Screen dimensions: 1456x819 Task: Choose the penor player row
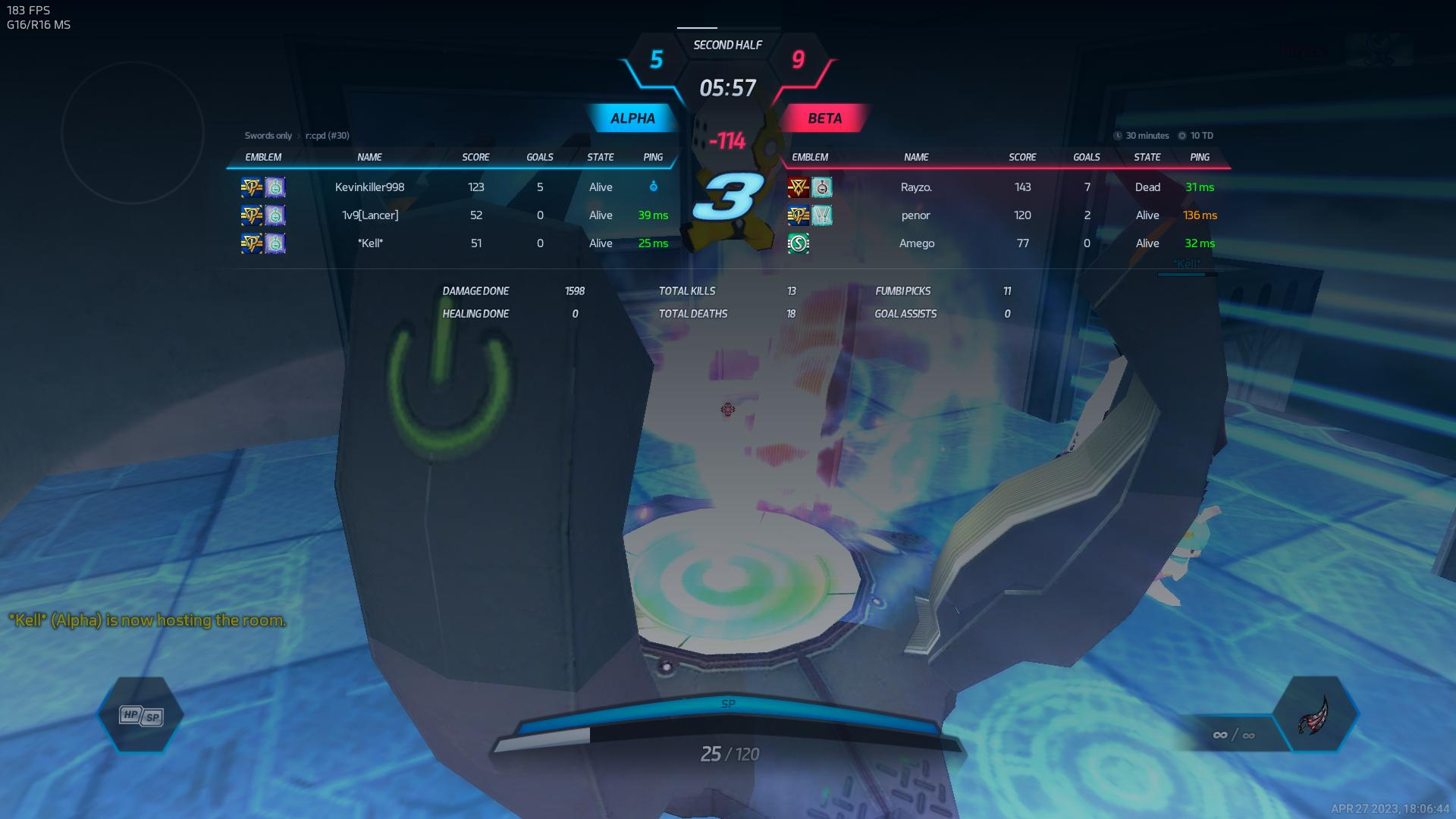pos(916,215)
